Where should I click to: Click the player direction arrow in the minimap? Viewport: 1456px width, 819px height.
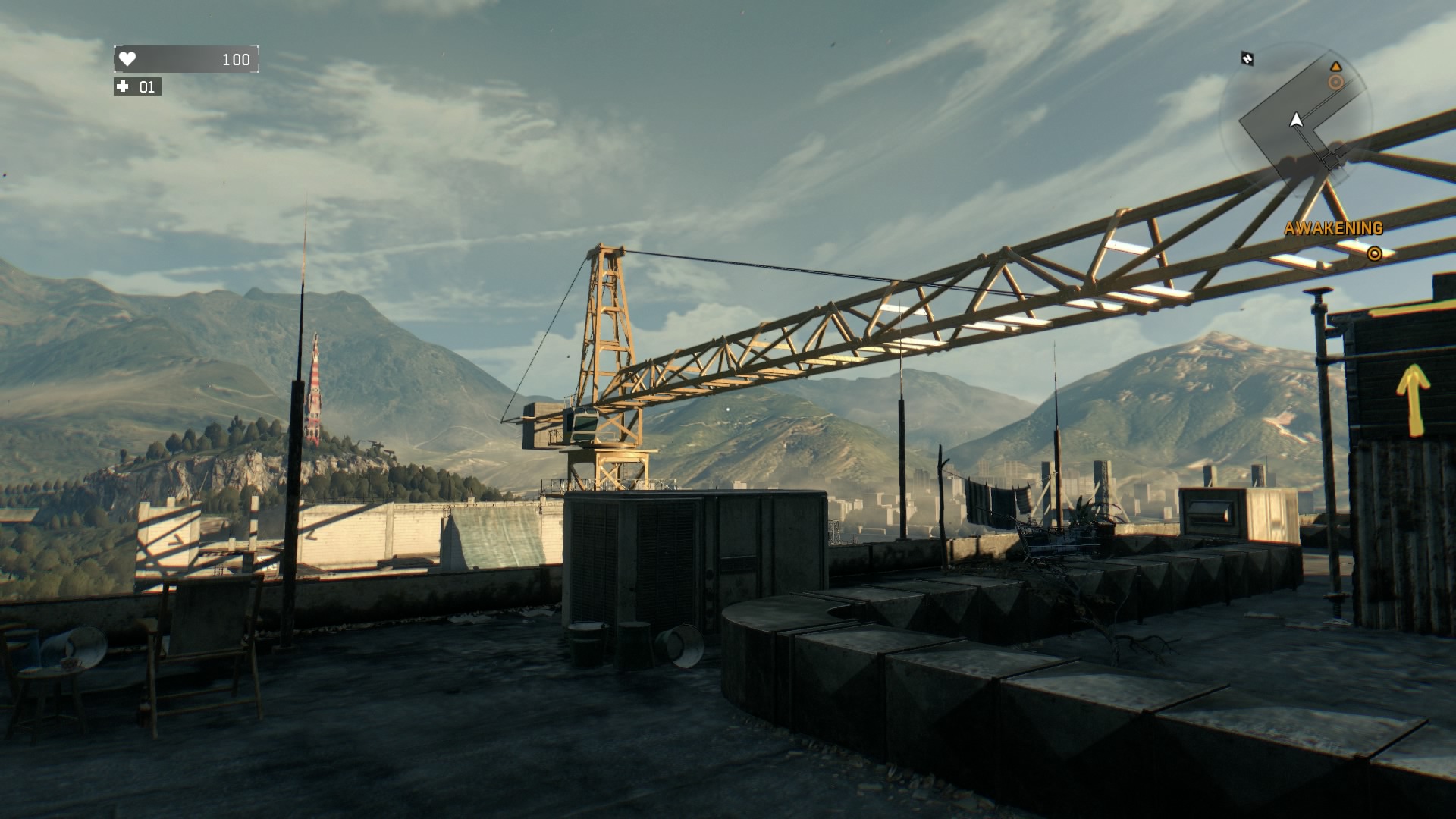(1297, 120)
